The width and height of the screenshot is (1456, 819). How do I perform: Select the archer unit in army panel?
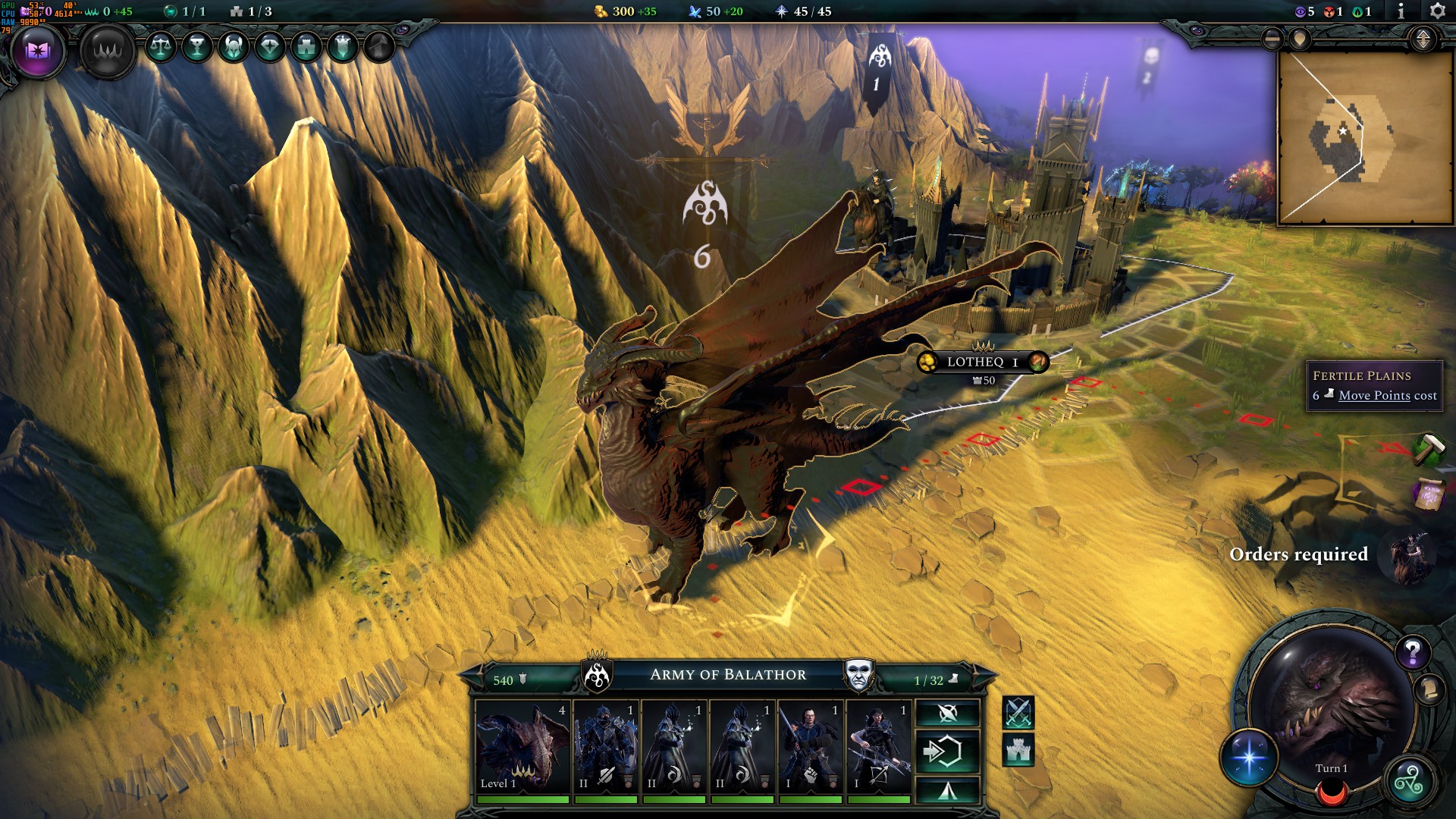click(x=879, y=747)
